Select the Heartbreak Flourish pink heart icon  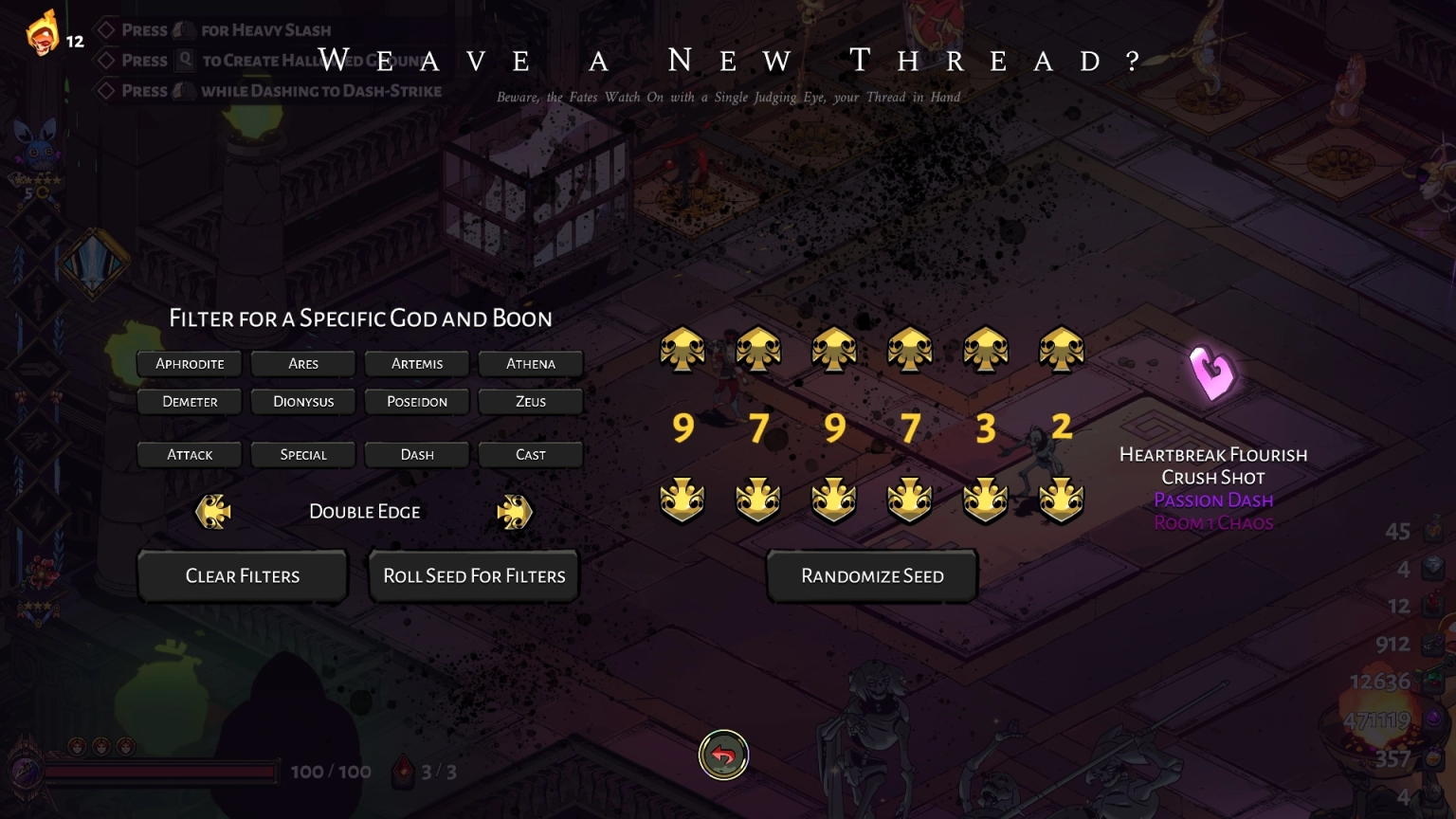click(1213, 373)
